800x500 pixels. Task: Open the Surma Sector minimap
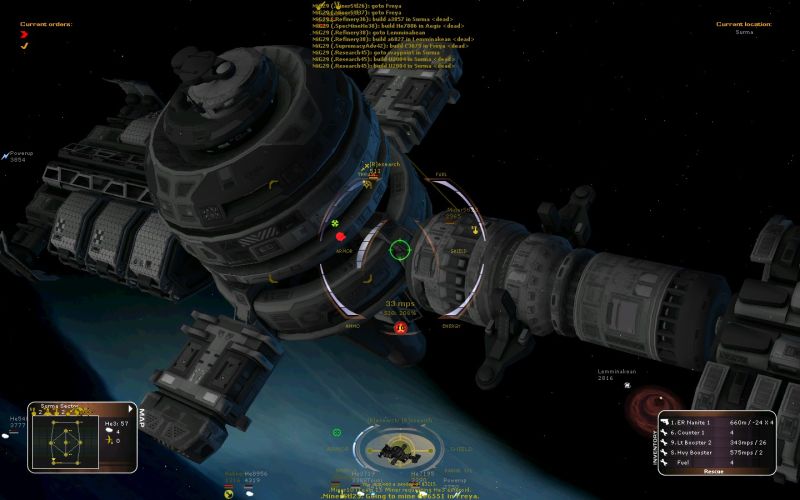click(67, 438)
